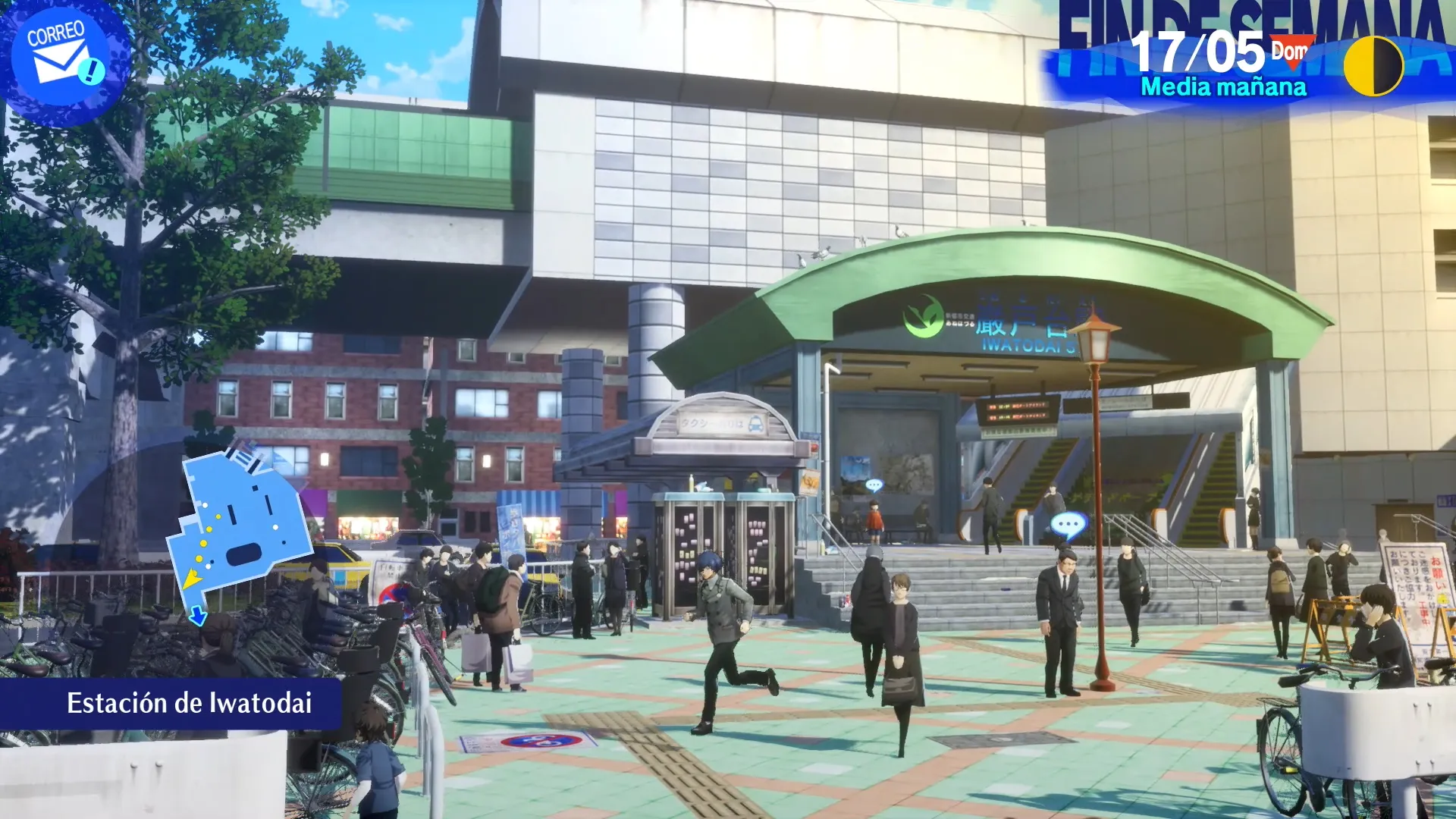Click the speech bubble above the station NPC

point(1069,523)
